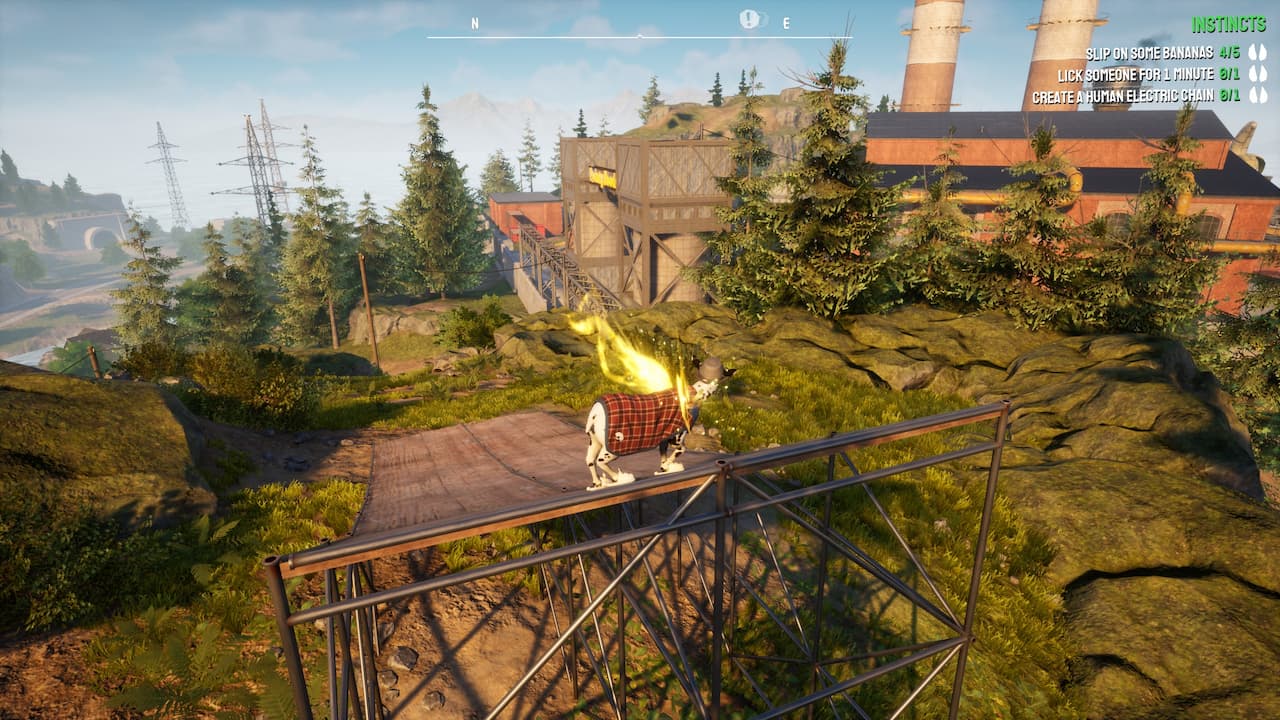Toggle the Slip On Some Bananas instinct entry
Image resolution: width=1280 pixels, height=720 pixels.
pos(1150,52)
